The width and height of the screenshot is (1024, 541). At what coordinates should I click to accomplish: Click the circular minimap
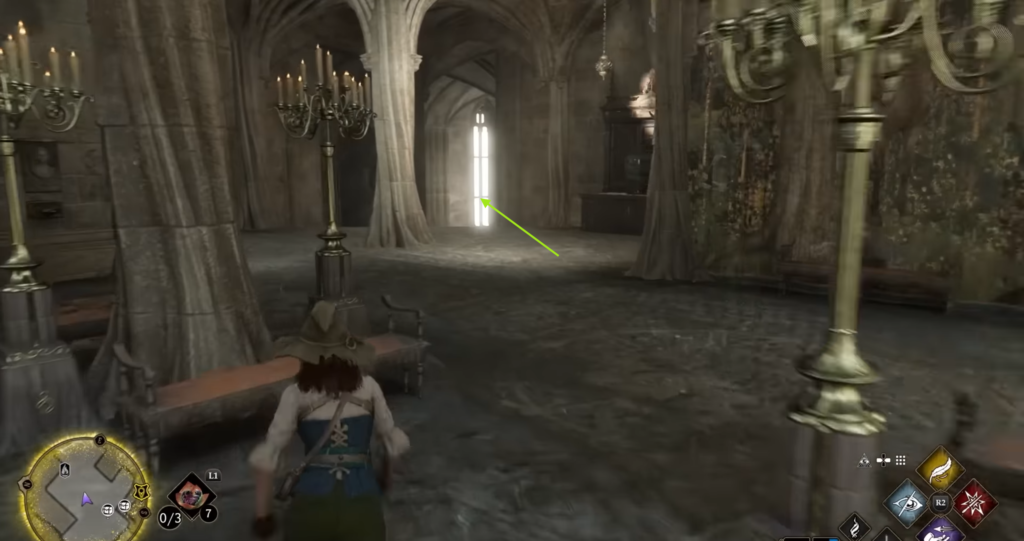click(82, 490)
